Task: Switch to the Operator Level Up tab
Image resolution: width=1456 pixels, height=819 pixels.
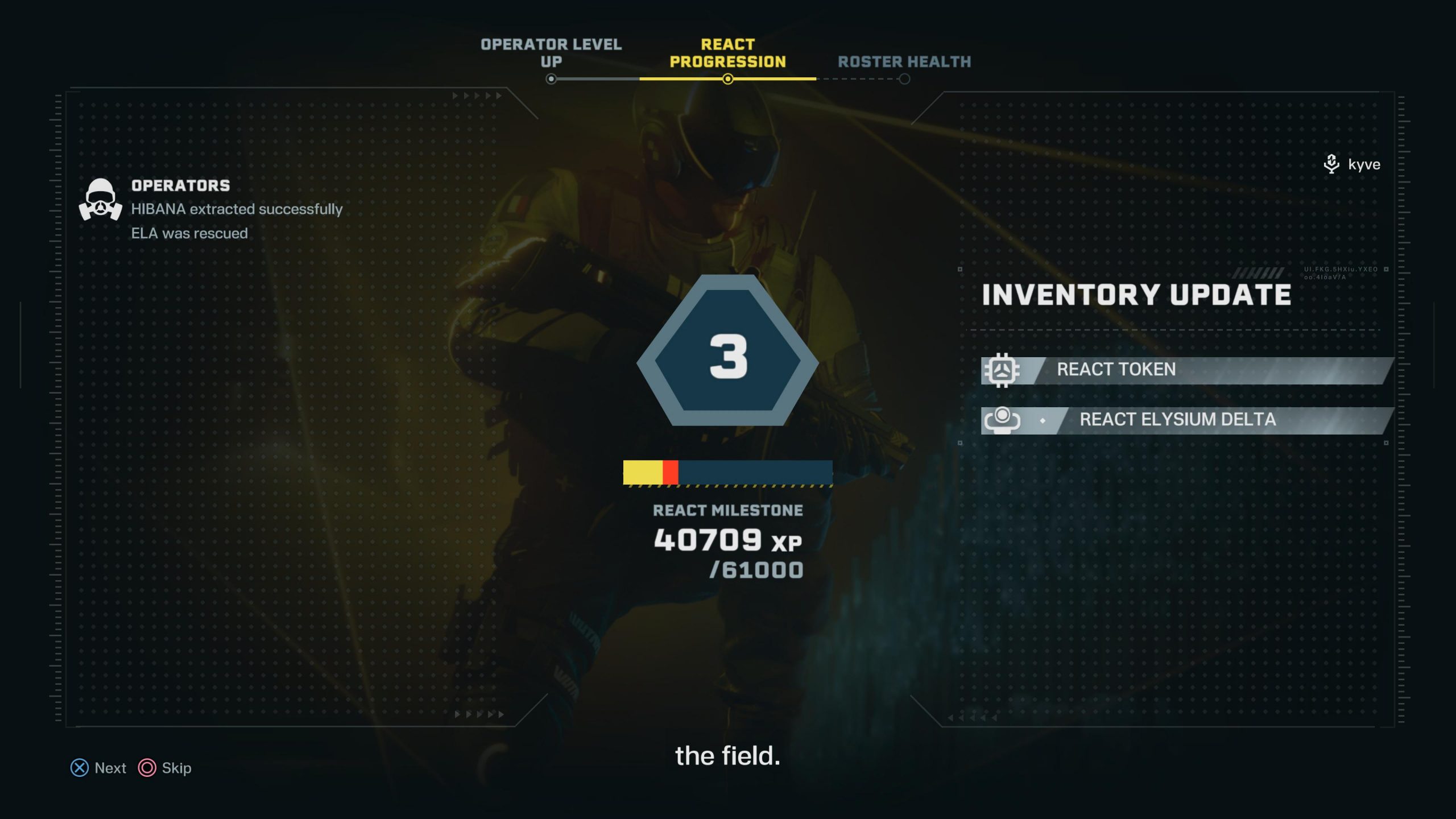Action: (x=551, y=53)
